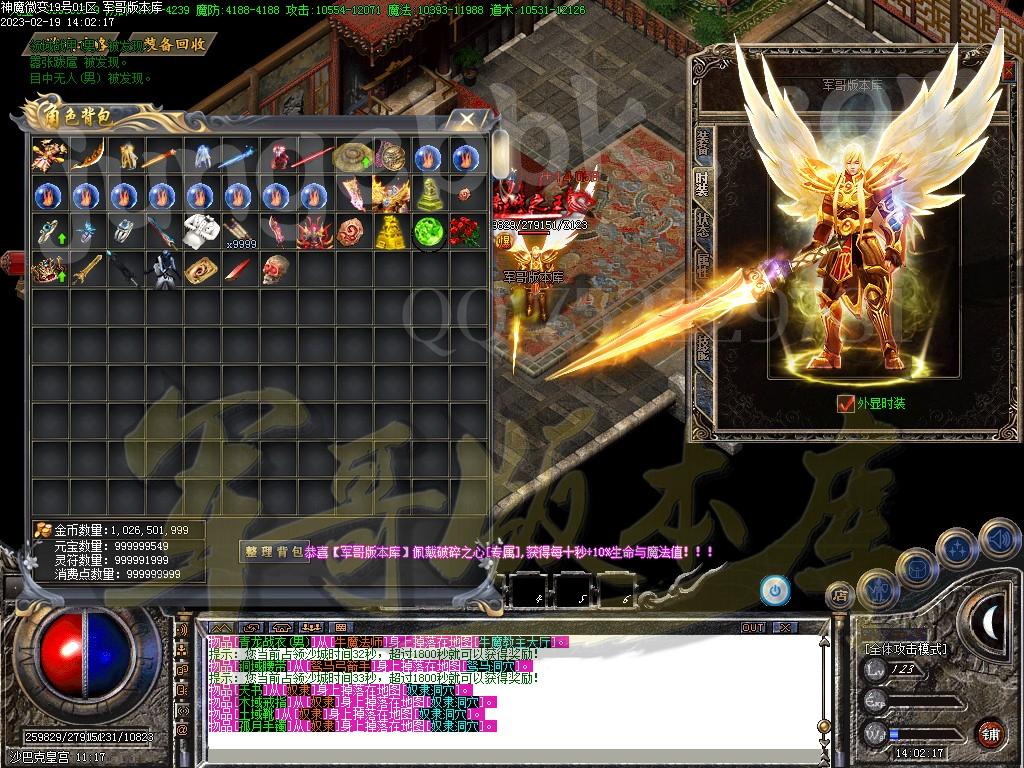
Task: Toggle the sound speaker button
Action: coord(997,537)
